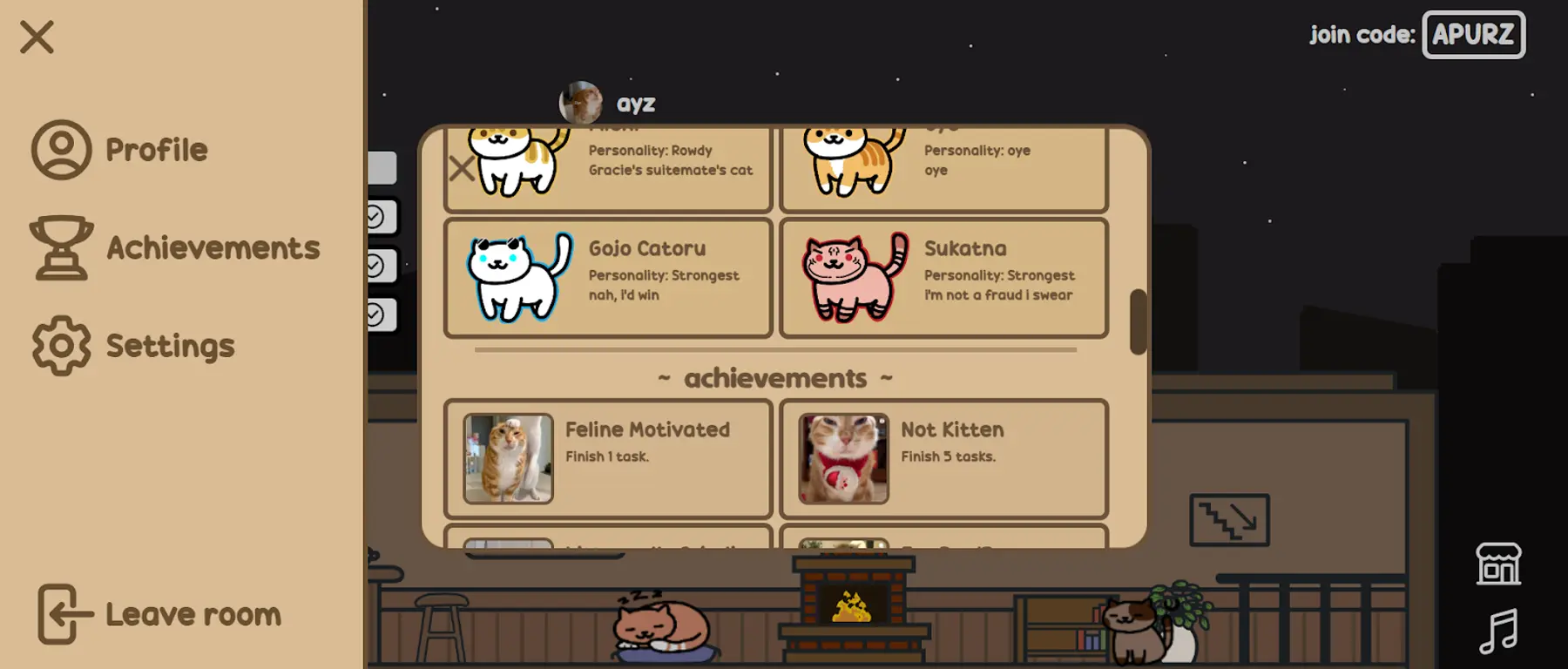The image size is (1568, 669).
Task: Leave the room using the door icon
Action: point(60,613)
